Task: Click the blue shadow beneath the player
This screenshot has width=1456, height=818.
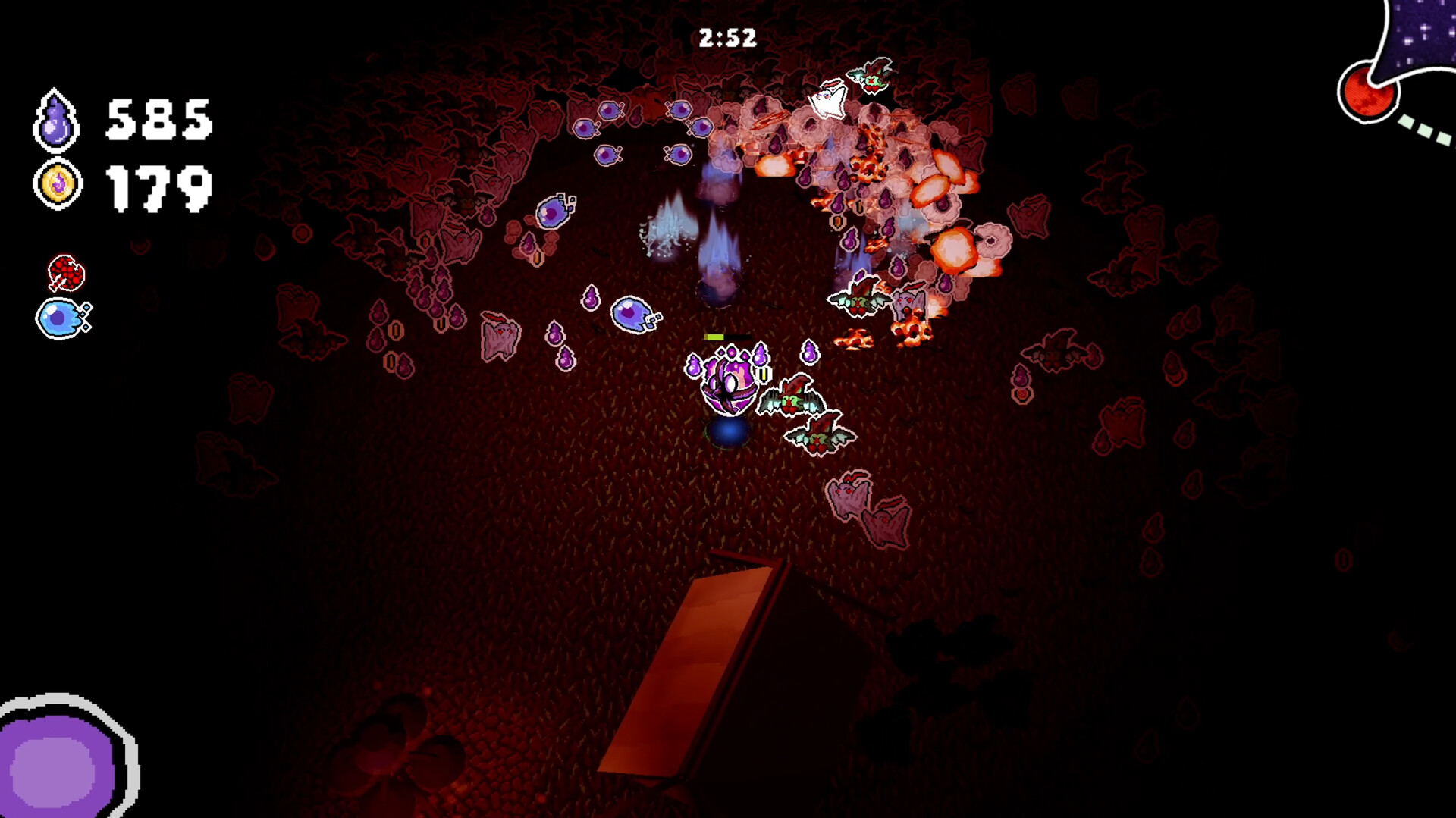Action: coord(729,433)
